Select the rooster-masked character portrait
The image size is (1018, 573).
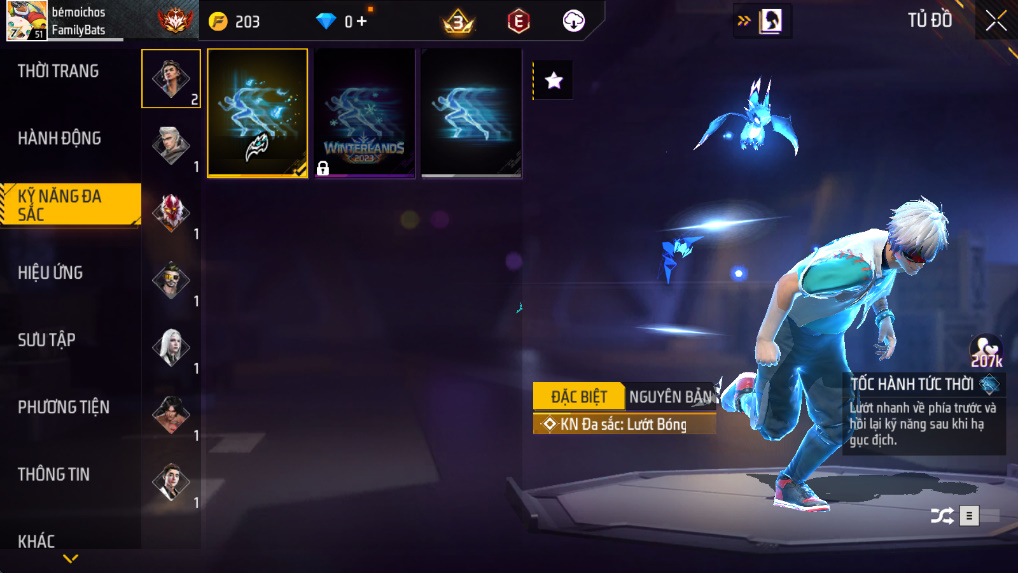(x=171, y=211)
